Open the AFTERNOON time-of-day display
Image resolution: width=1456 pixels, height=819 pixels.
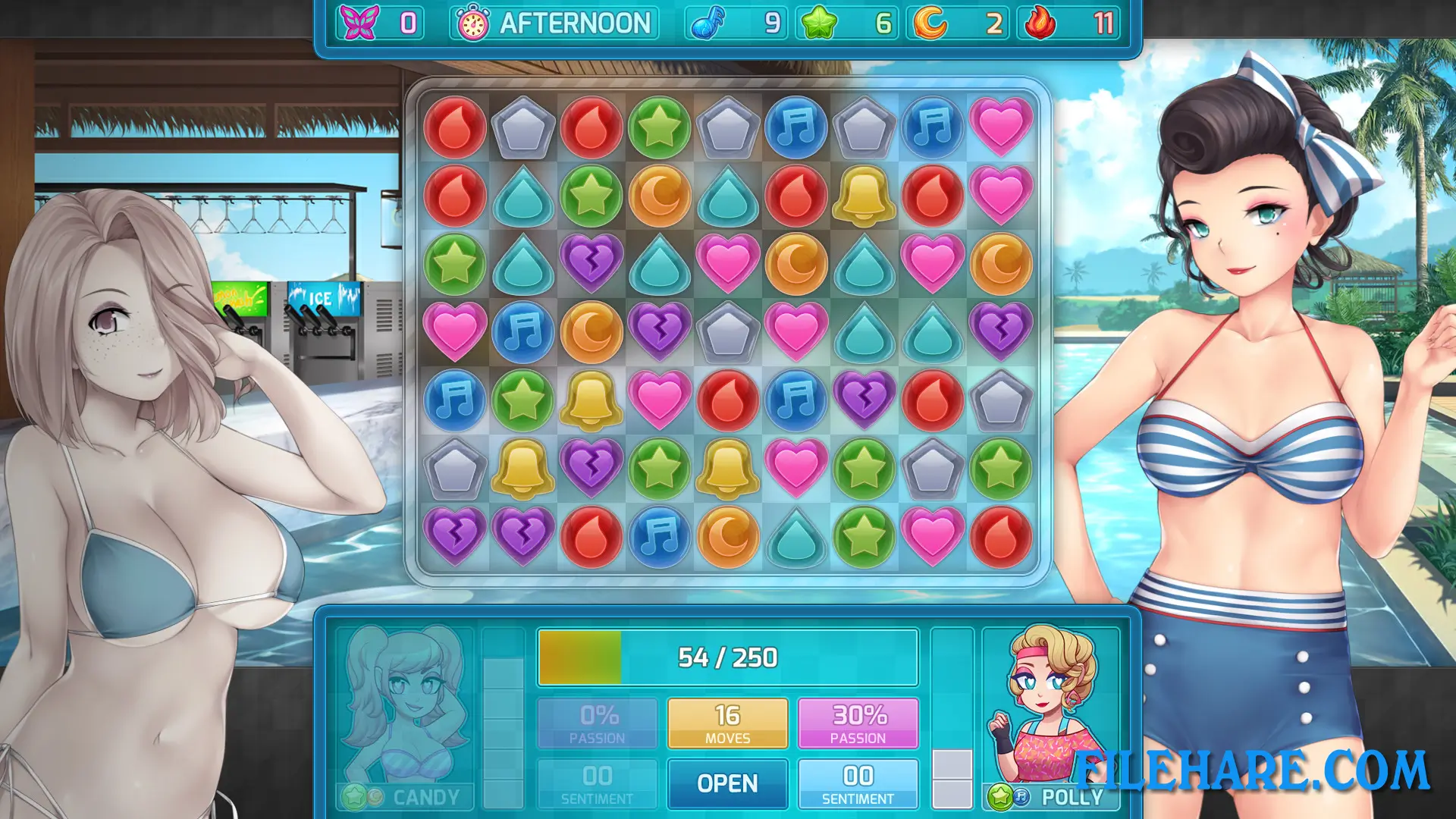click(576, 23)
